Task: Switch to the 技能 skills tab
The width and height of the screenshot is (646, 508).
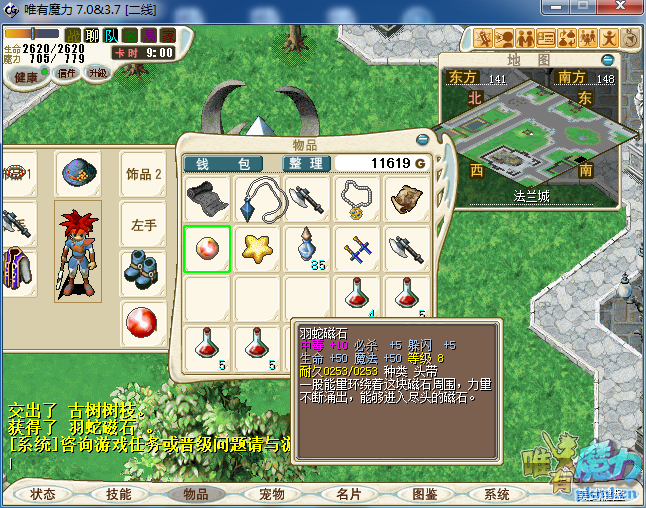Action: pos(119,494)
